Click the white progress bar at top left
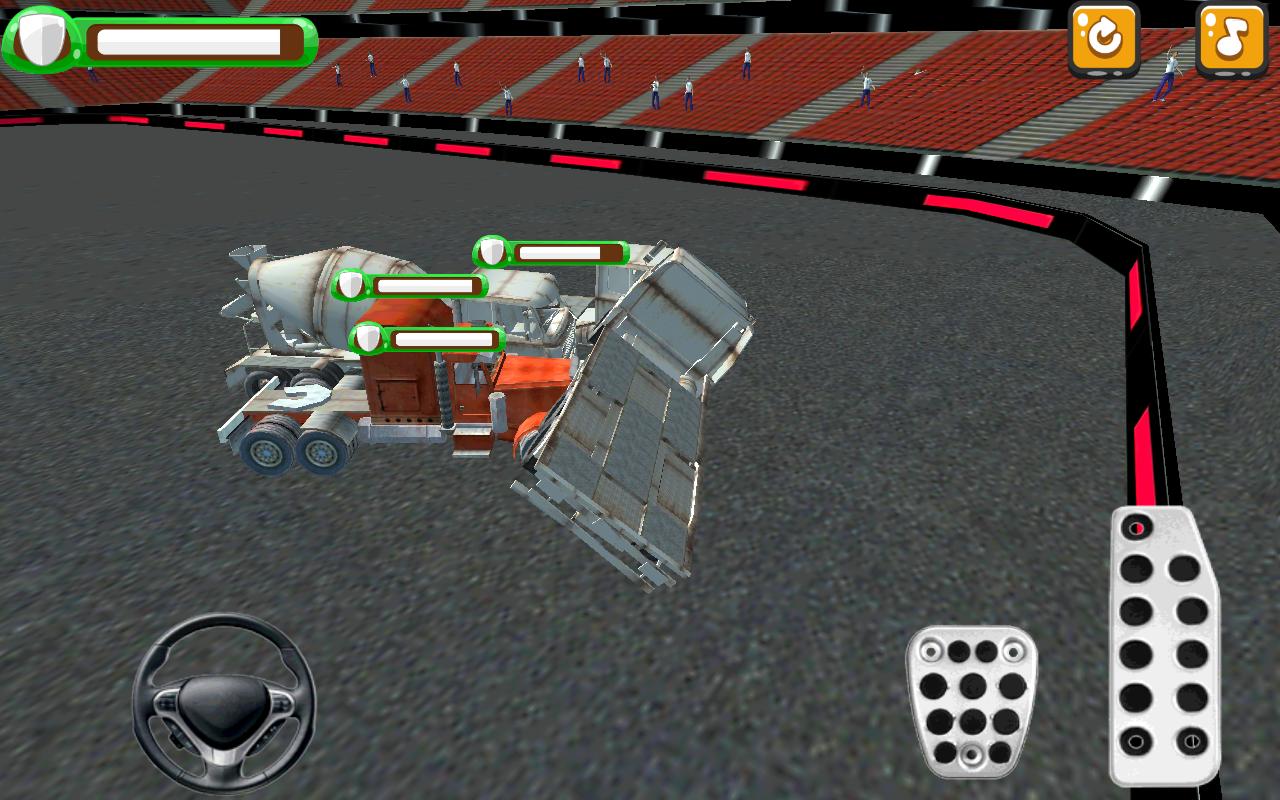1280x800 pixels. click(x=185, y=40)
